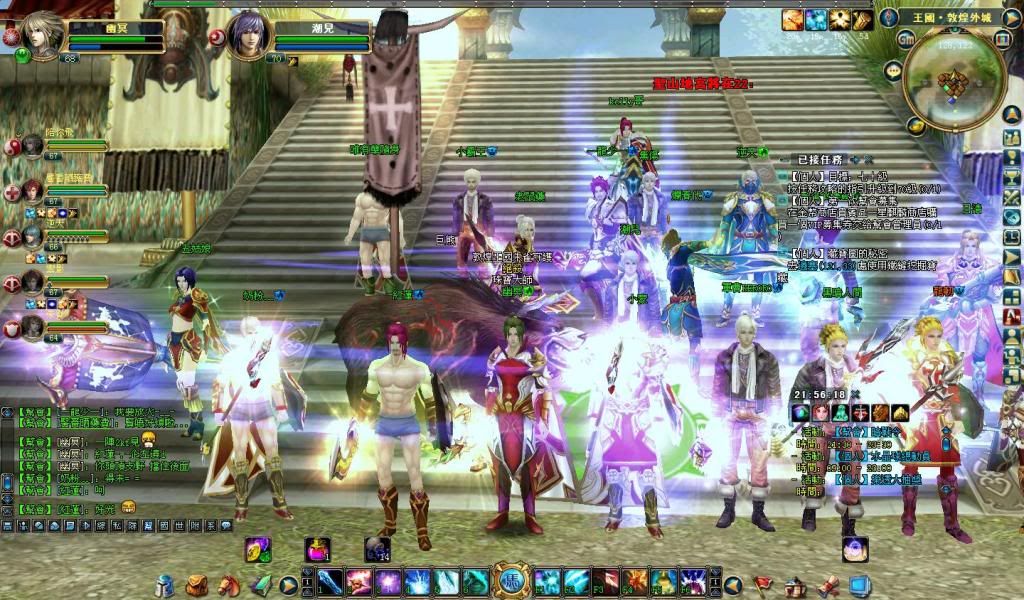Use the pink potion quick slot
The height and width of the screenshot is (600, 1024).
click(x=318, y=548)
